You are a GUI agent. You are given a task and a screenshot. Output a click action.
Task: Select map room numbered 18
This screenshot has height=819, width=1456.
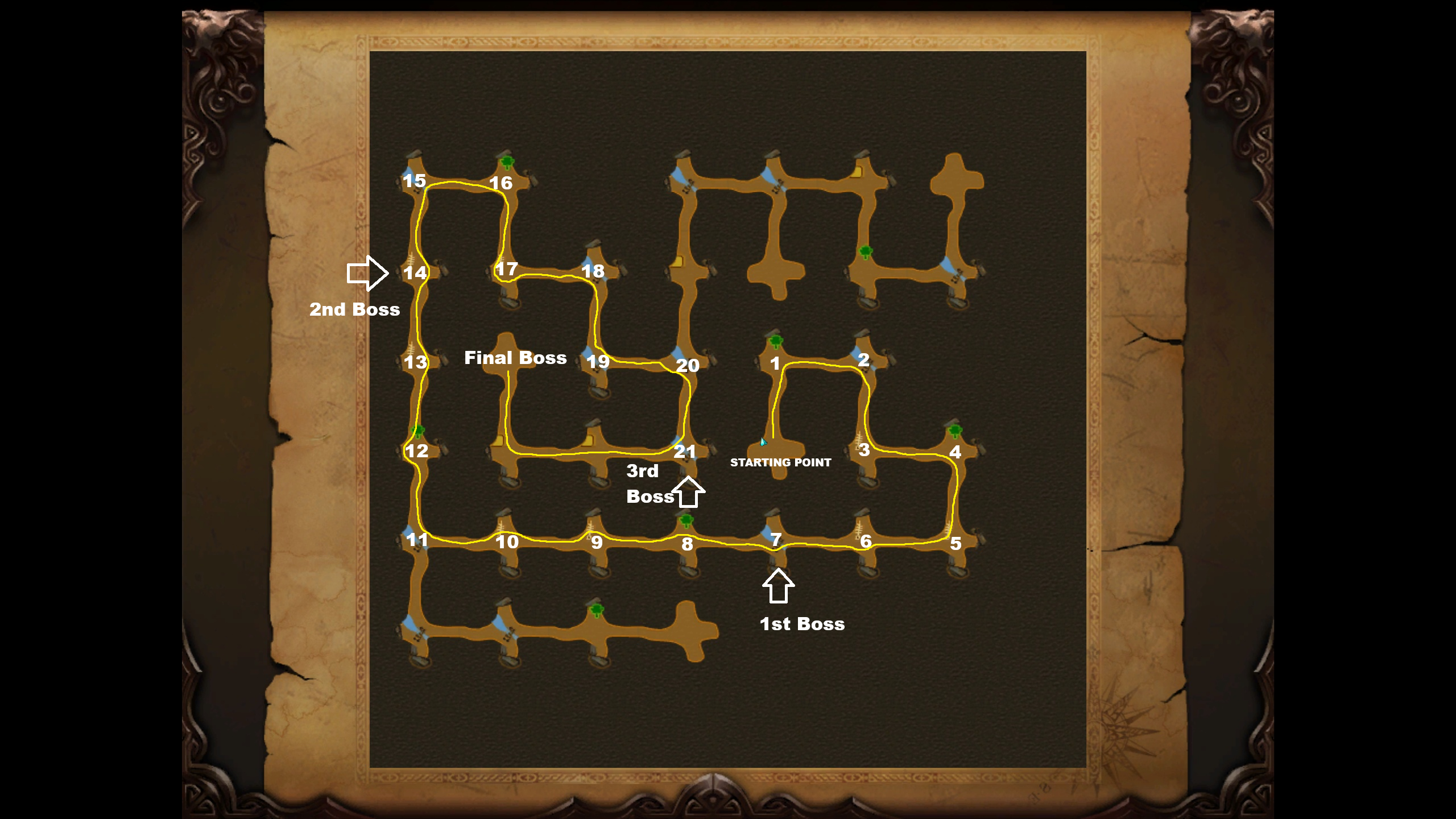coord(593,271)
